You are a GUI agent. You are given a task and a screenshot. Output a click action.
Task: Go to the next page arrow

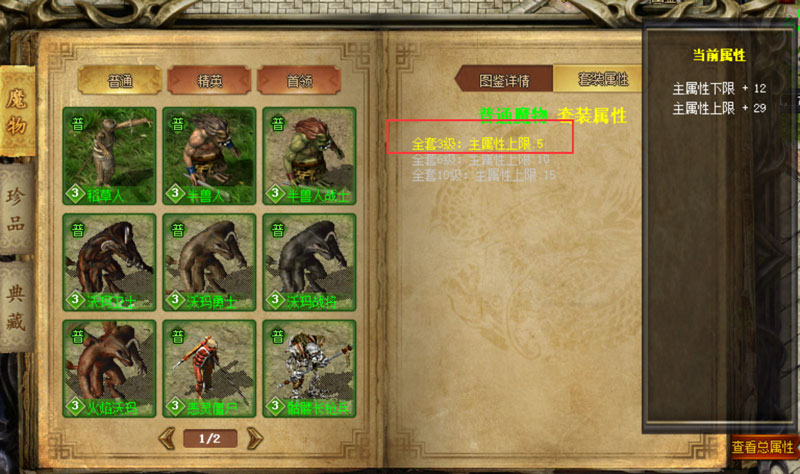[x=254, y=438]
